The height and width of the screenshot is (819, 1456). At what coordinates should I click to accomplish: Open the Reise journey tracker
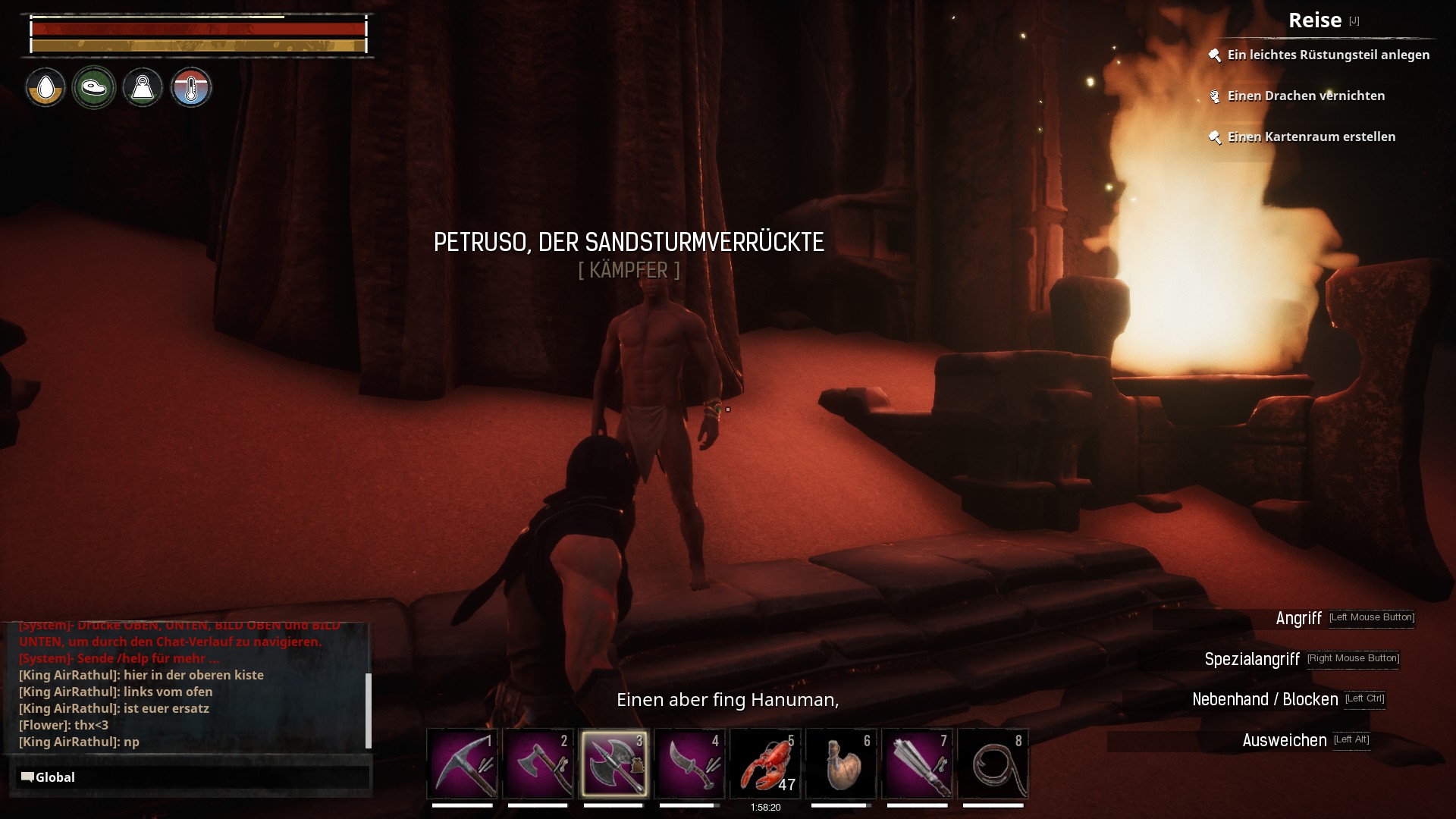click(x=1315, y=20)
